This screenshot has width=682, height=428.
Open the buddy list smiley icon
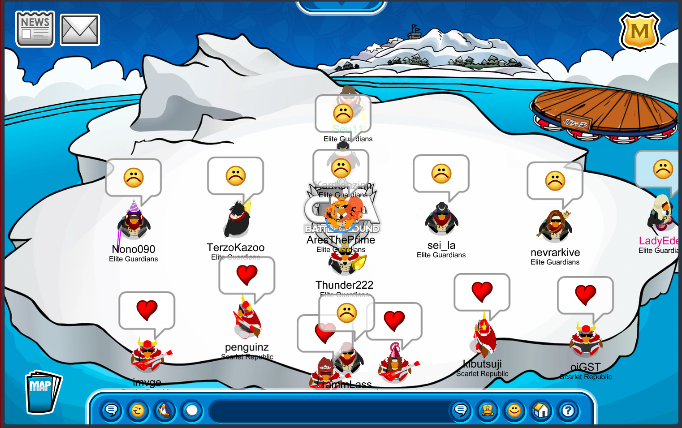(514, 410)
